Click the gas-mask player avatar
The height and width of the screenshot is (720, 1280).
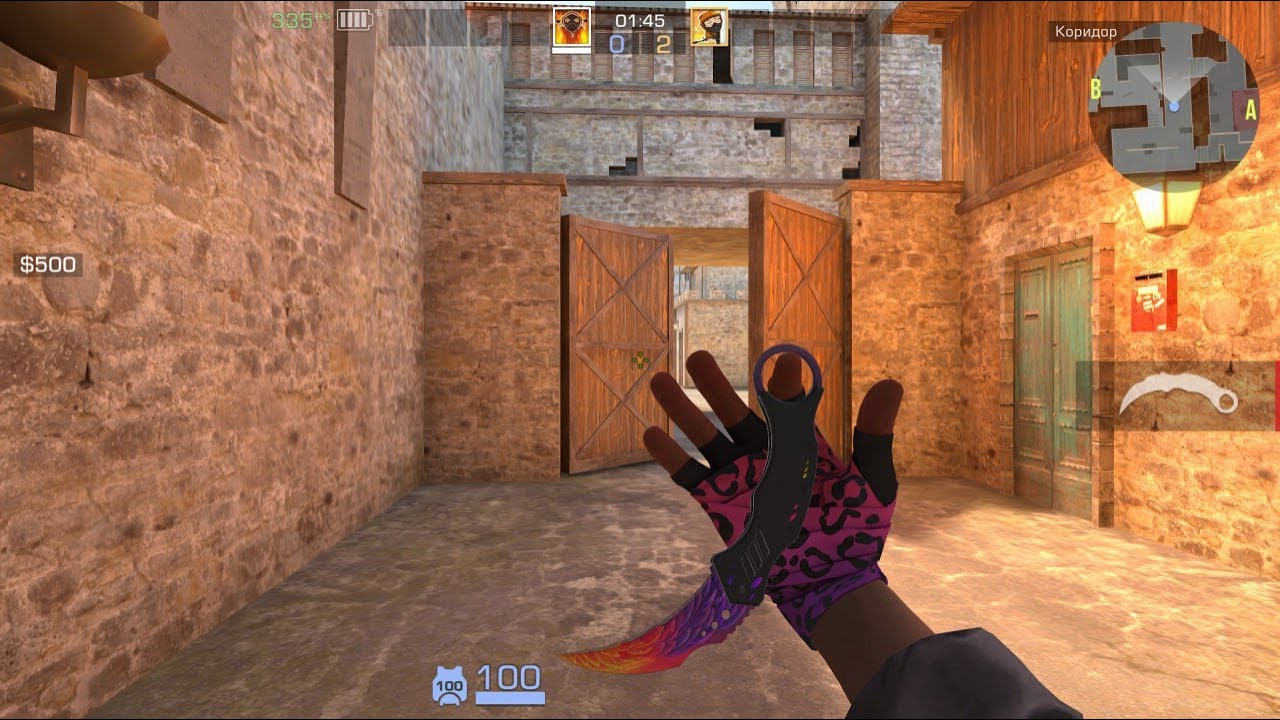572,27
